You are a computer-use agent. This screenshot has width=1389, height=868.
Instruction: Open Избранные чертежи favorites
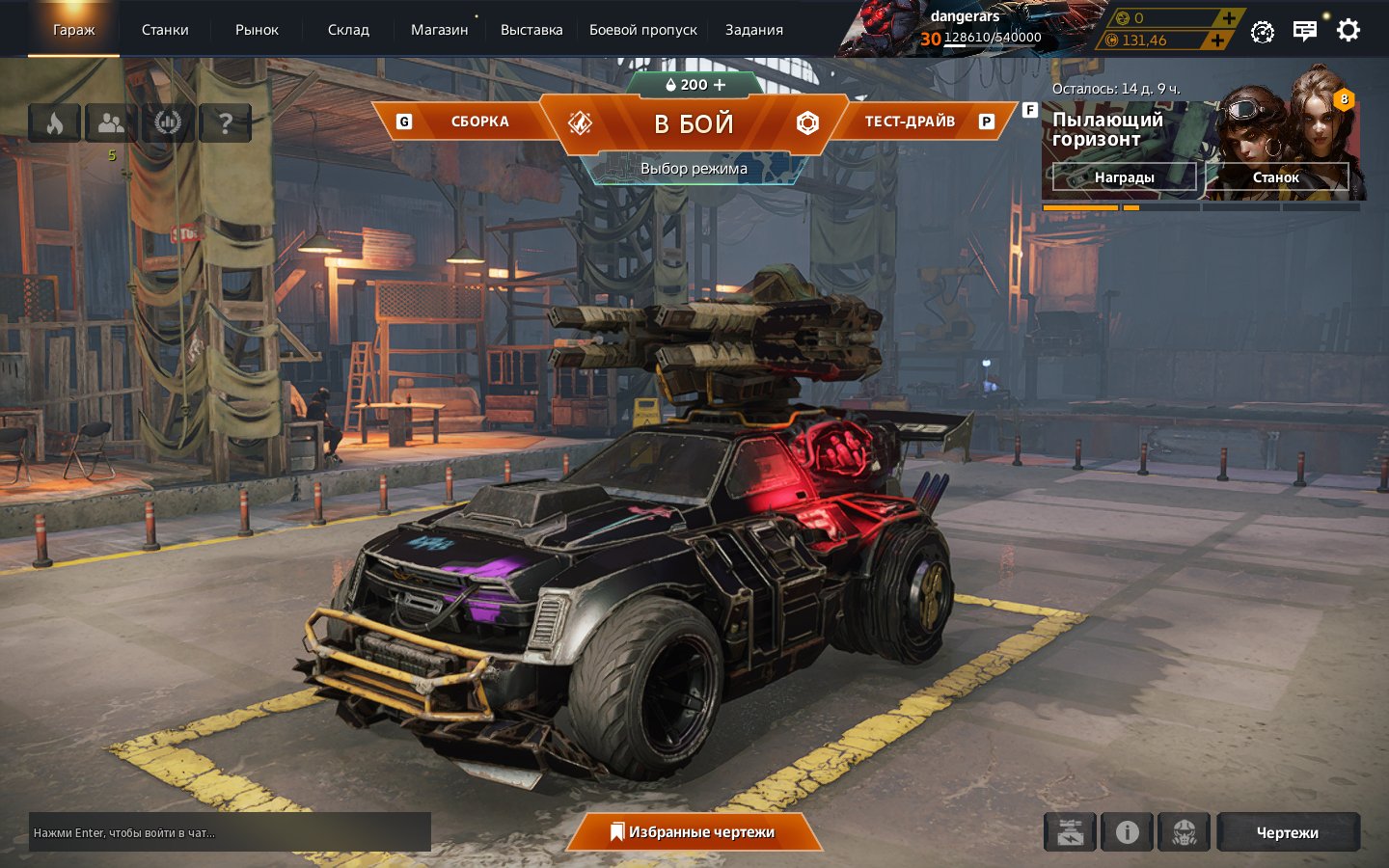(693, 832)
